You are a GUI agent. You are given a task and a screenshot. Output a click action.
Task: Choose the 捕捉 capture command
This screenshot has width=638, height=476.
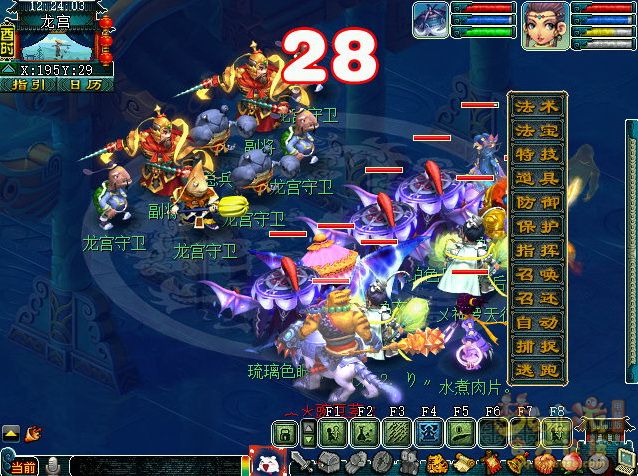pyautogui.click(x=537, y=346)
